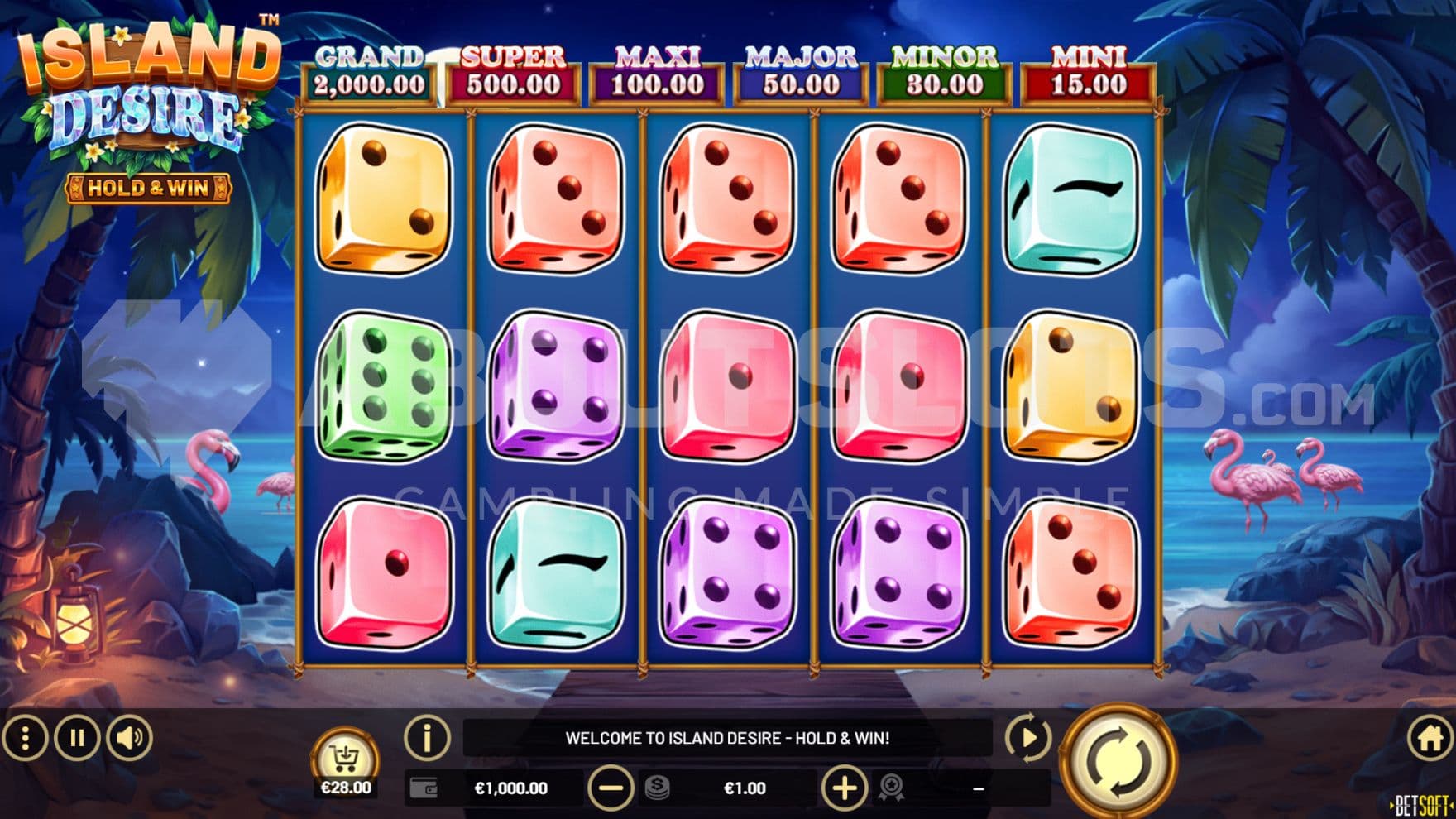Decrease the bet with the minus button
Image resolution: width=1456 pixels, height=819 pixels.
pos(611,788)
